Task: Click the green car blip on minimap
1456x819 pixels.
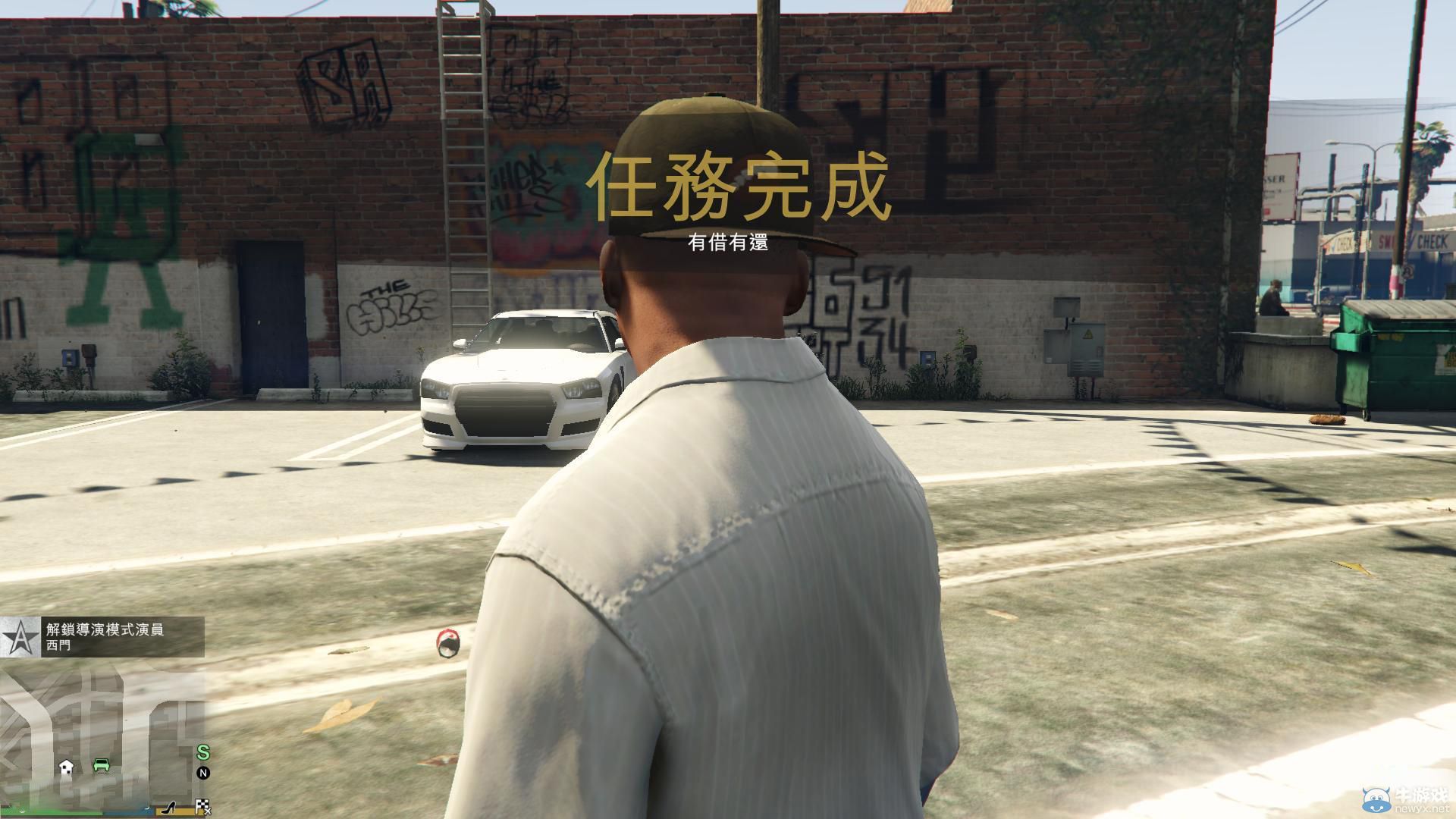Action: (101, 765)
